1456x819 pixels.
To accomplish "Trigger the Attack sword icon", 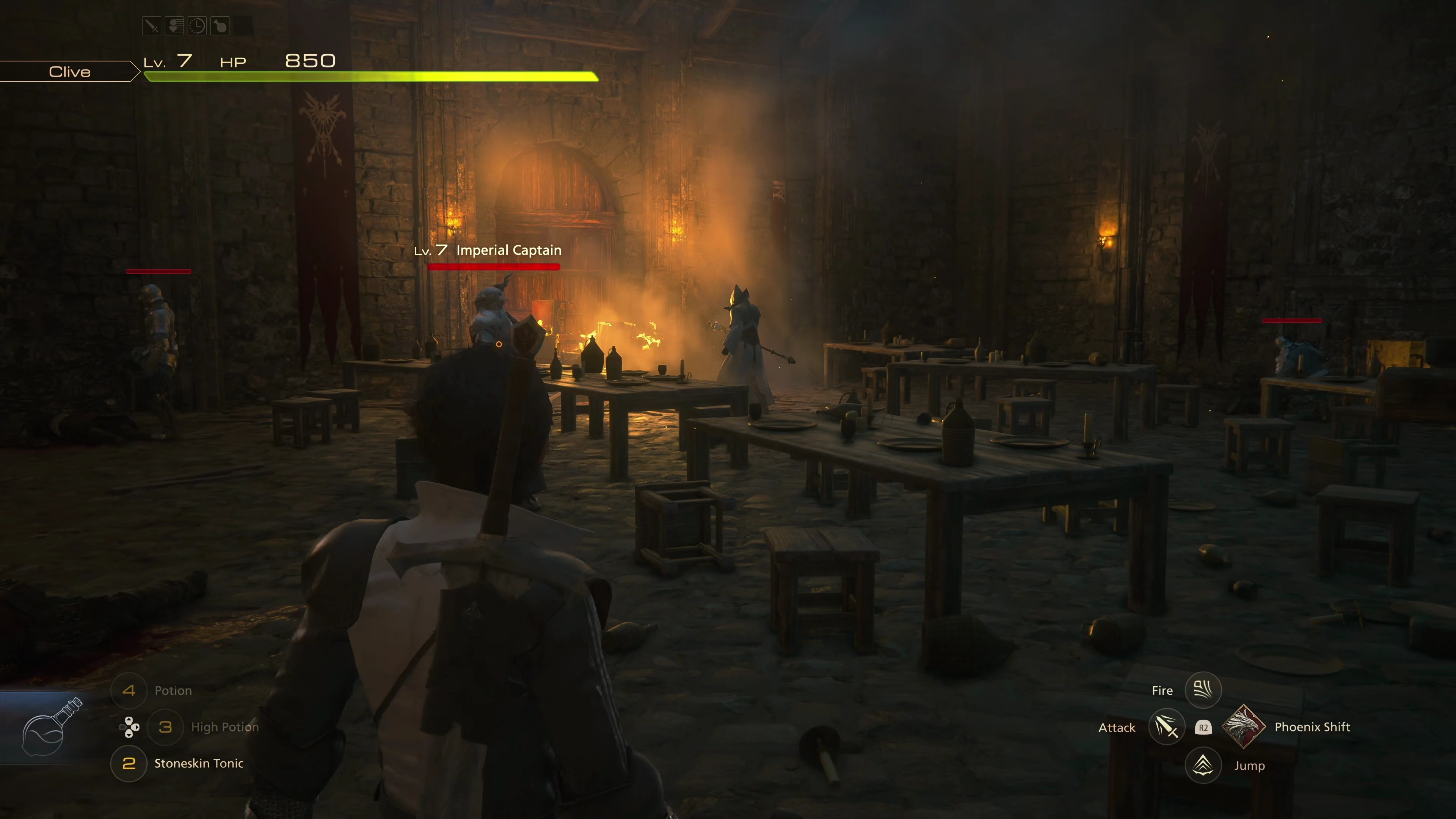I will coord(1166,727).
